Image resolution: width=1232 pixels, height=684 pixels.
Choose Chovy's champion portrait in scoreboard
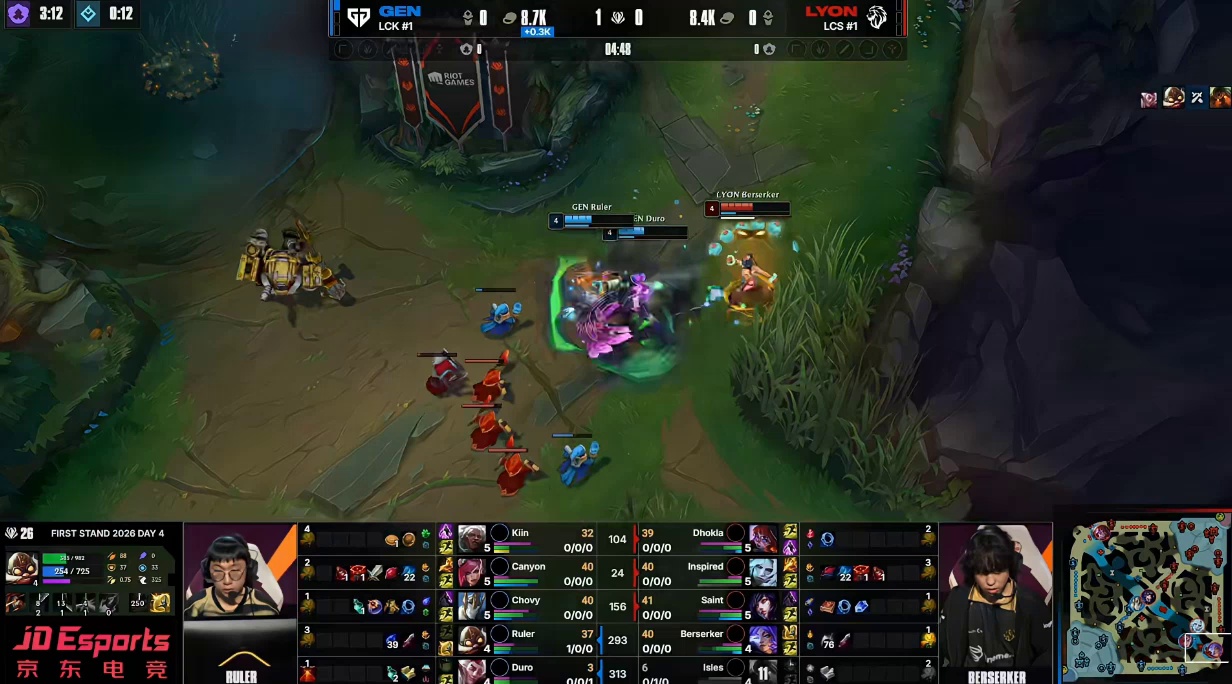click(472, 606)
